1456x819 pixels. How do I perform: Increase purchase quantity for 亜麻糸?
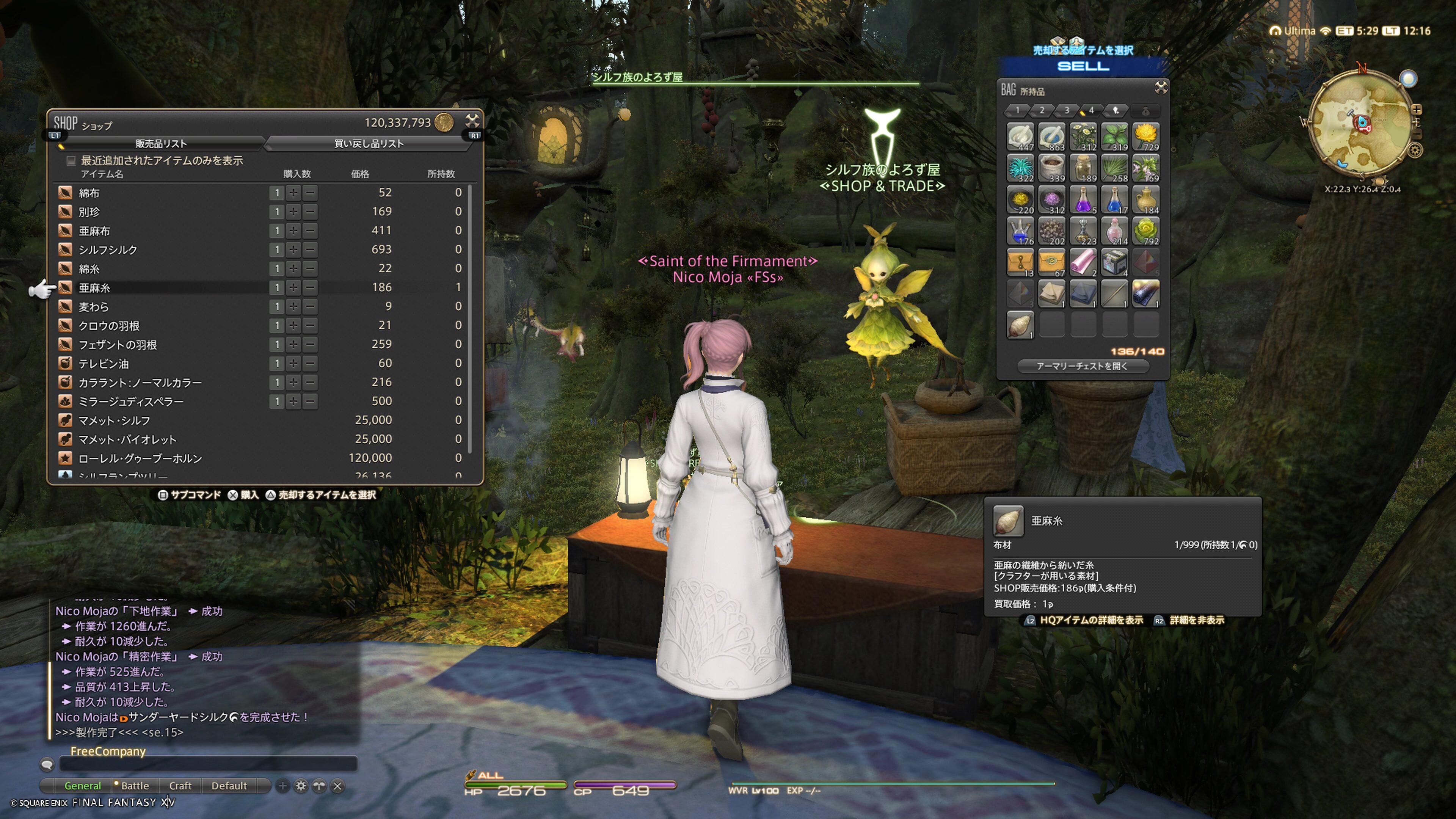click(293, 288)
